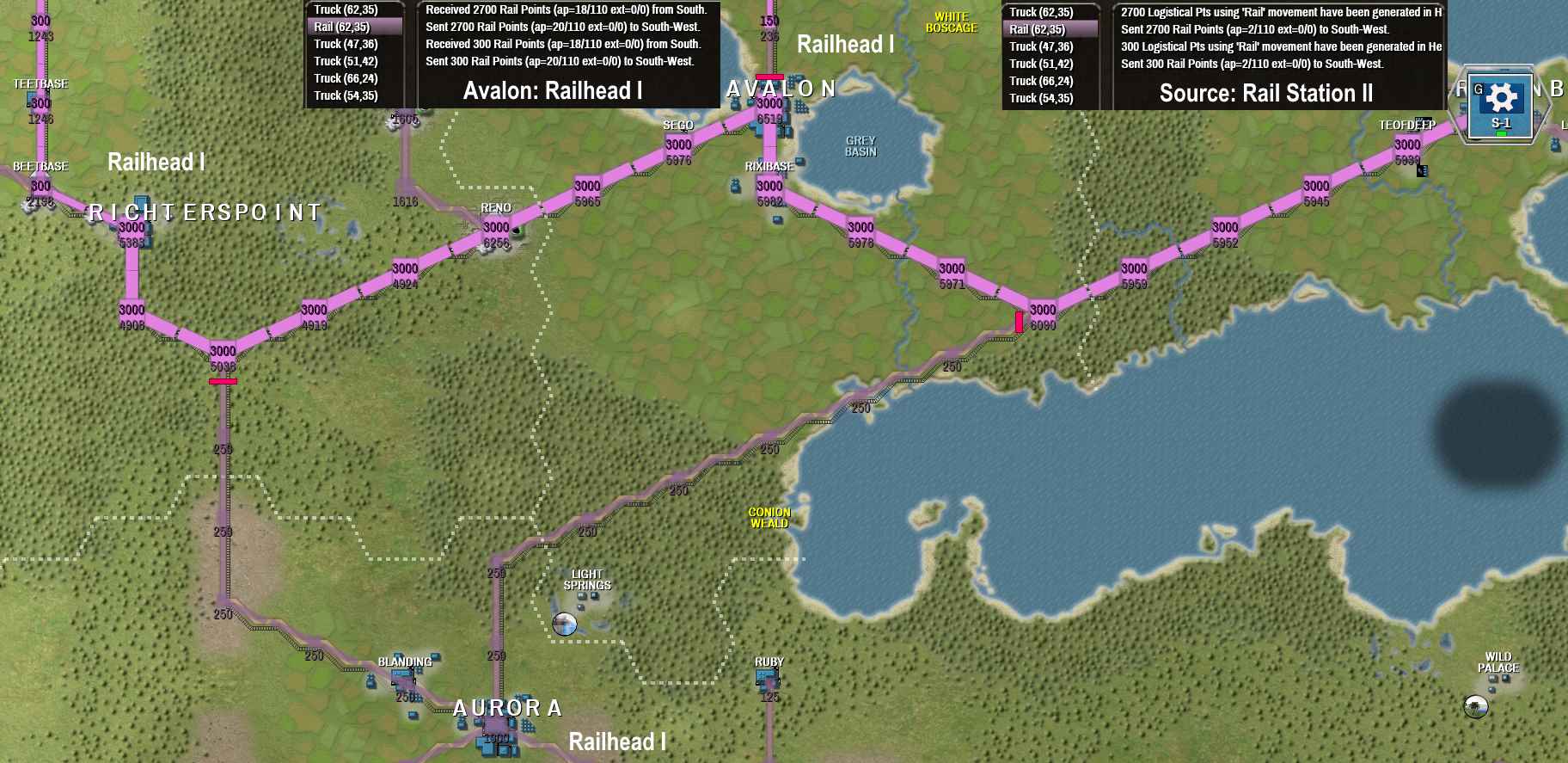Select the Ruby settlement buildings icon
This screenshot has height=763, width=1568.
[x=767, y=677]
